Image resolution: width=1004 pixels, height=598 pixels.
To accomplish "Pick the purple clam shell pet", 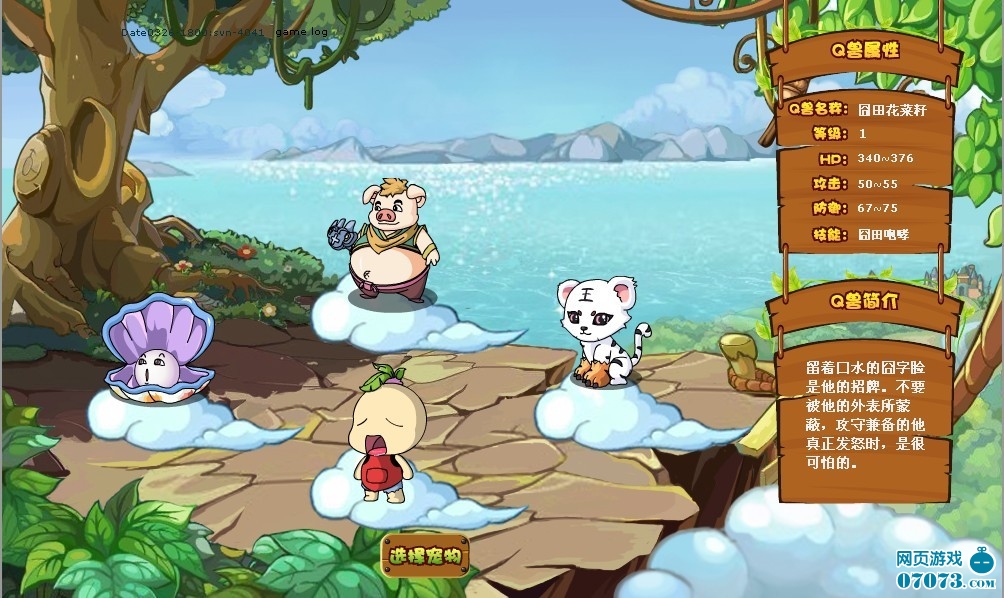I will pyautogui.click(x=158, y=352).
